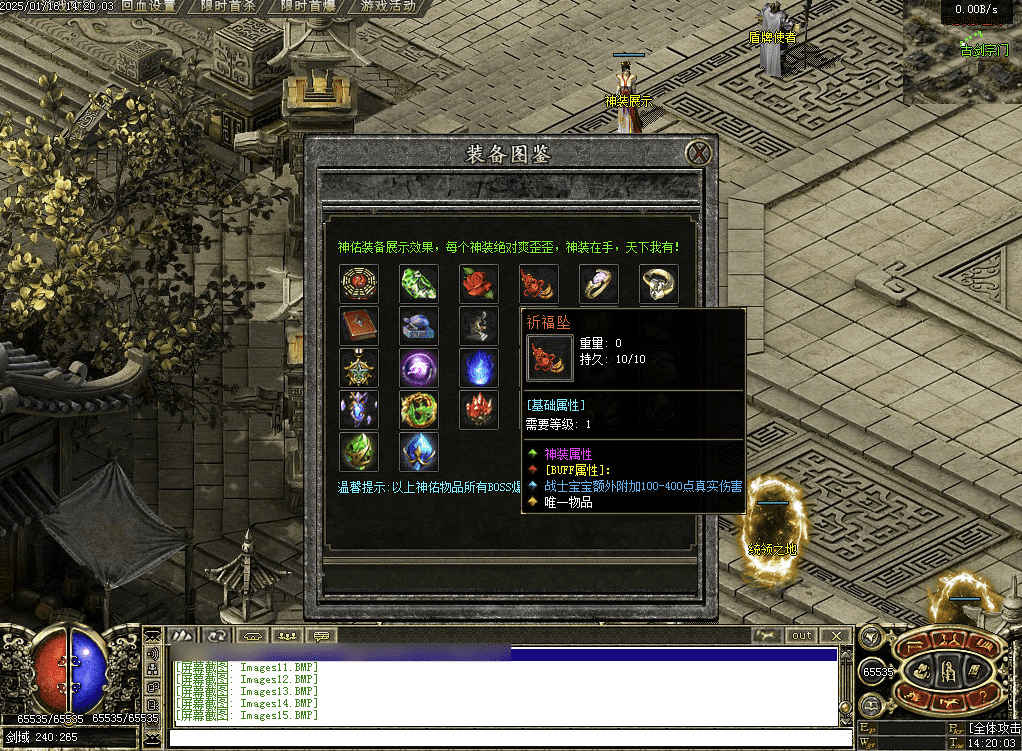Click the 'out' button above chat
The image size is (1022, 751).
coord(802,636)
